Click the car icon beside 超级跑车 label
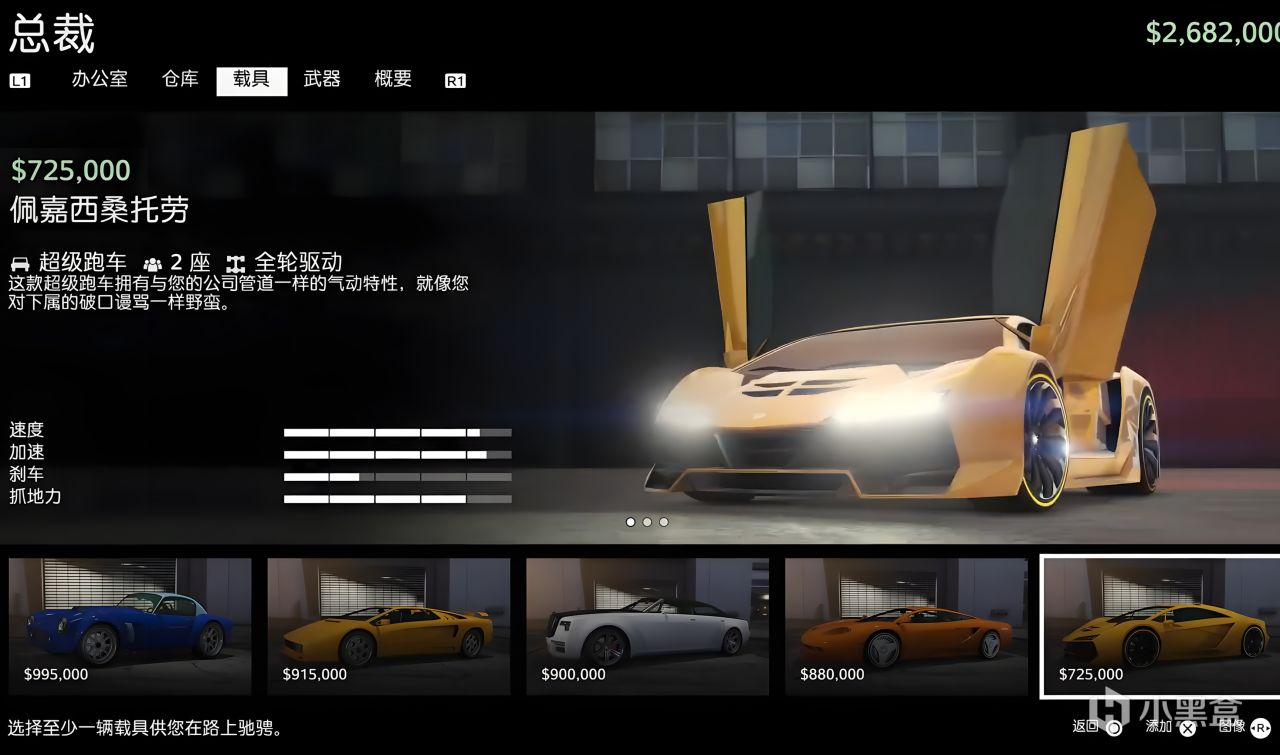 [x=19, y=262]
